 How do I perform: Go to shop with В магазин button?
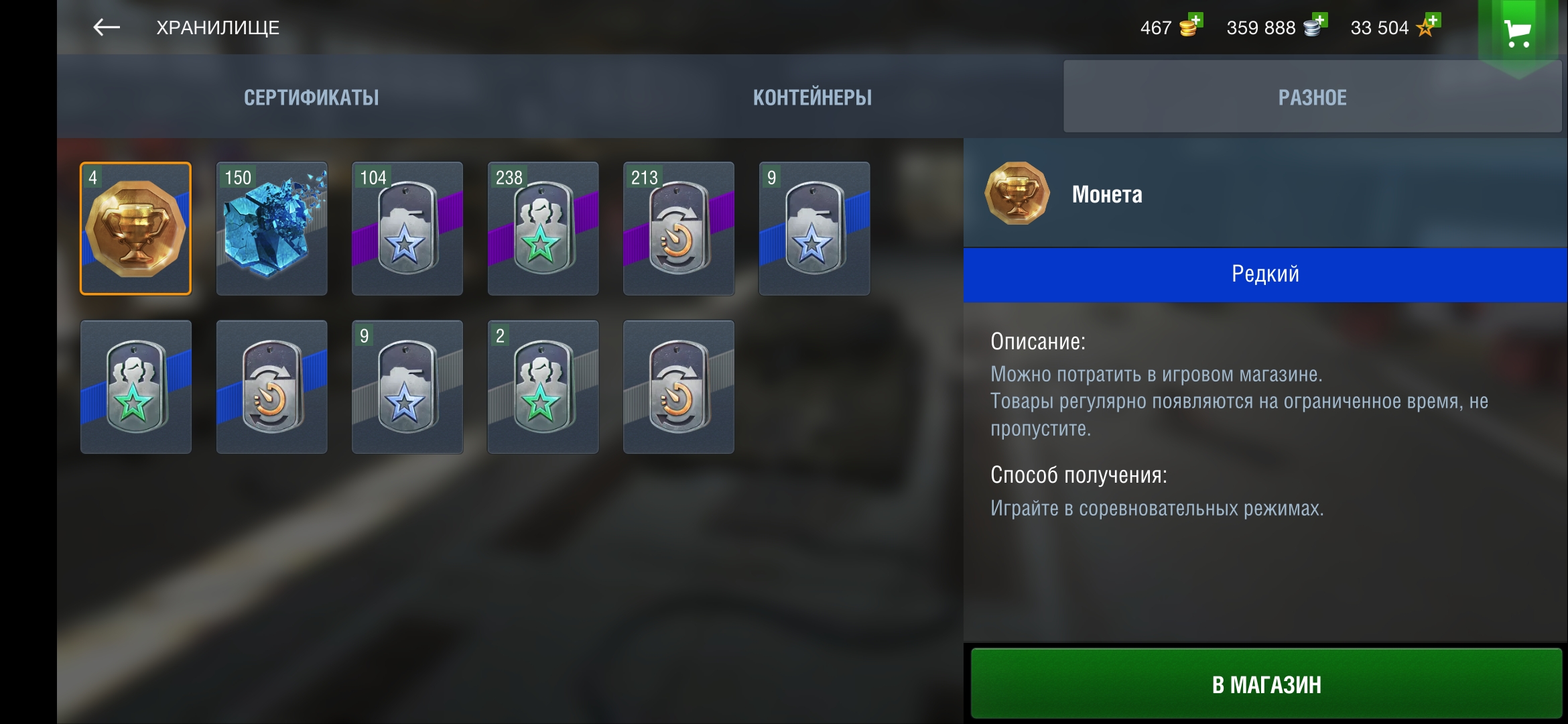tap(1266, 684)
